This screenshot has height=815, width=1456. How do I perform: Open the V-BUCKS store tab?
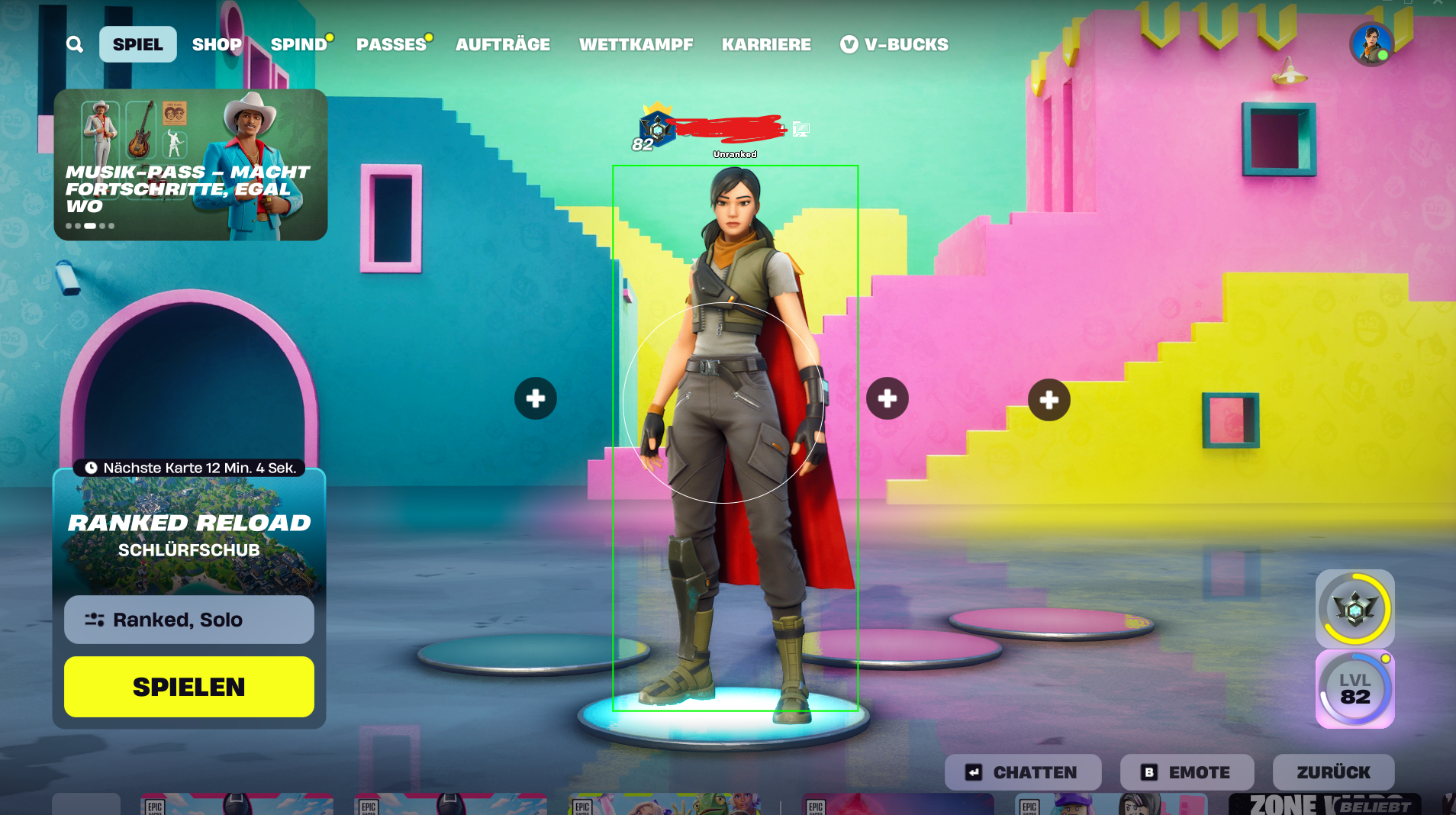point(894,44)
